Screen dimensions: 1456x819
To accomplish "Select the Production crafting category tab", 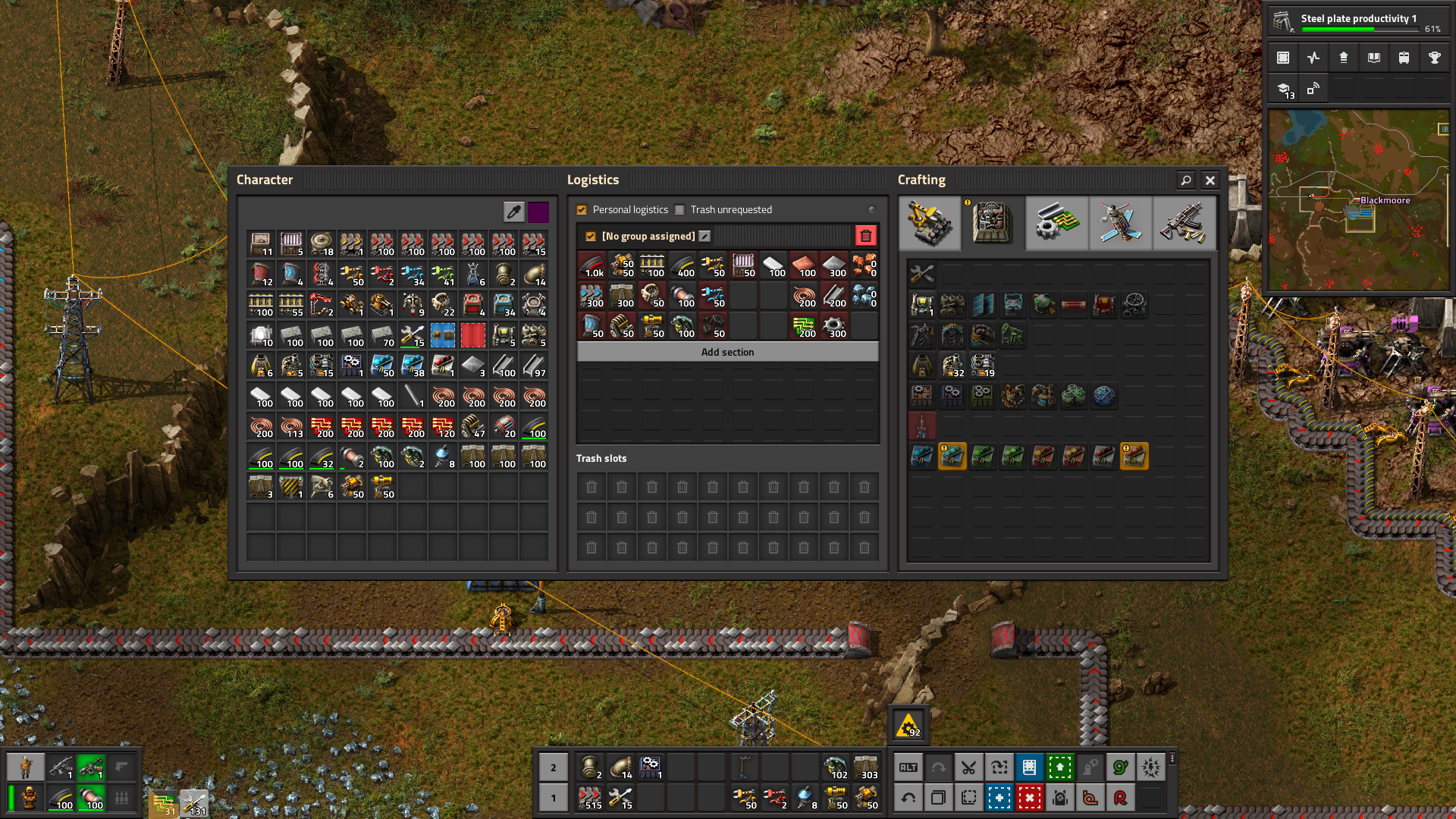I will (x=993, y=223).
